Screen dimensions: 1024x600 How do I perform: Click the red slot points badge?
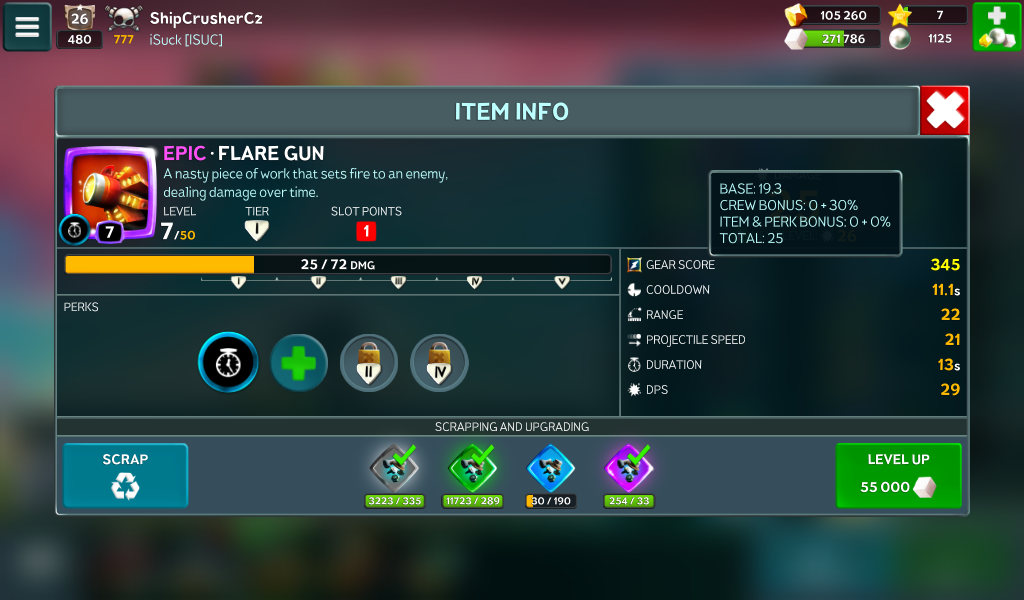(366, 231)
